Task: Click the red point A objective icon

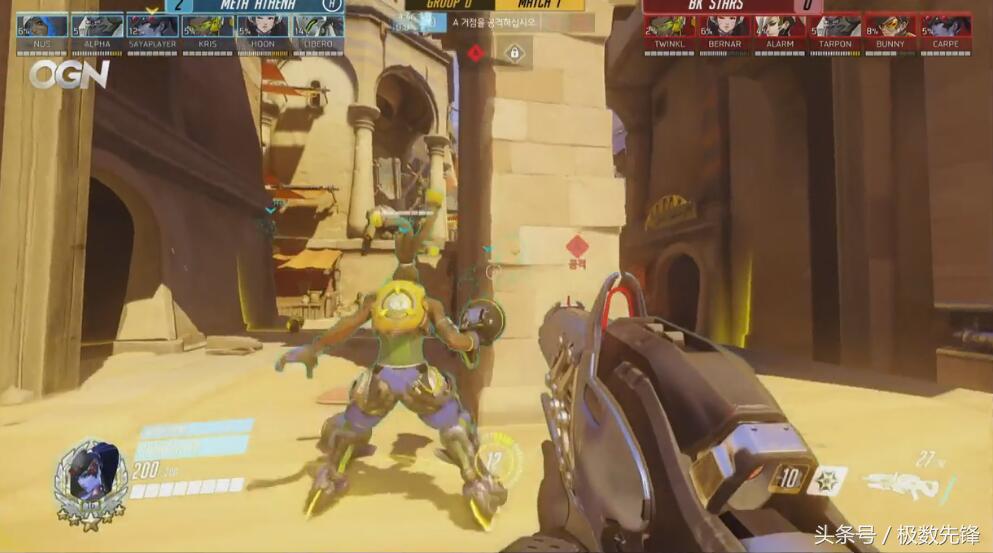Action: pos(477,53)
